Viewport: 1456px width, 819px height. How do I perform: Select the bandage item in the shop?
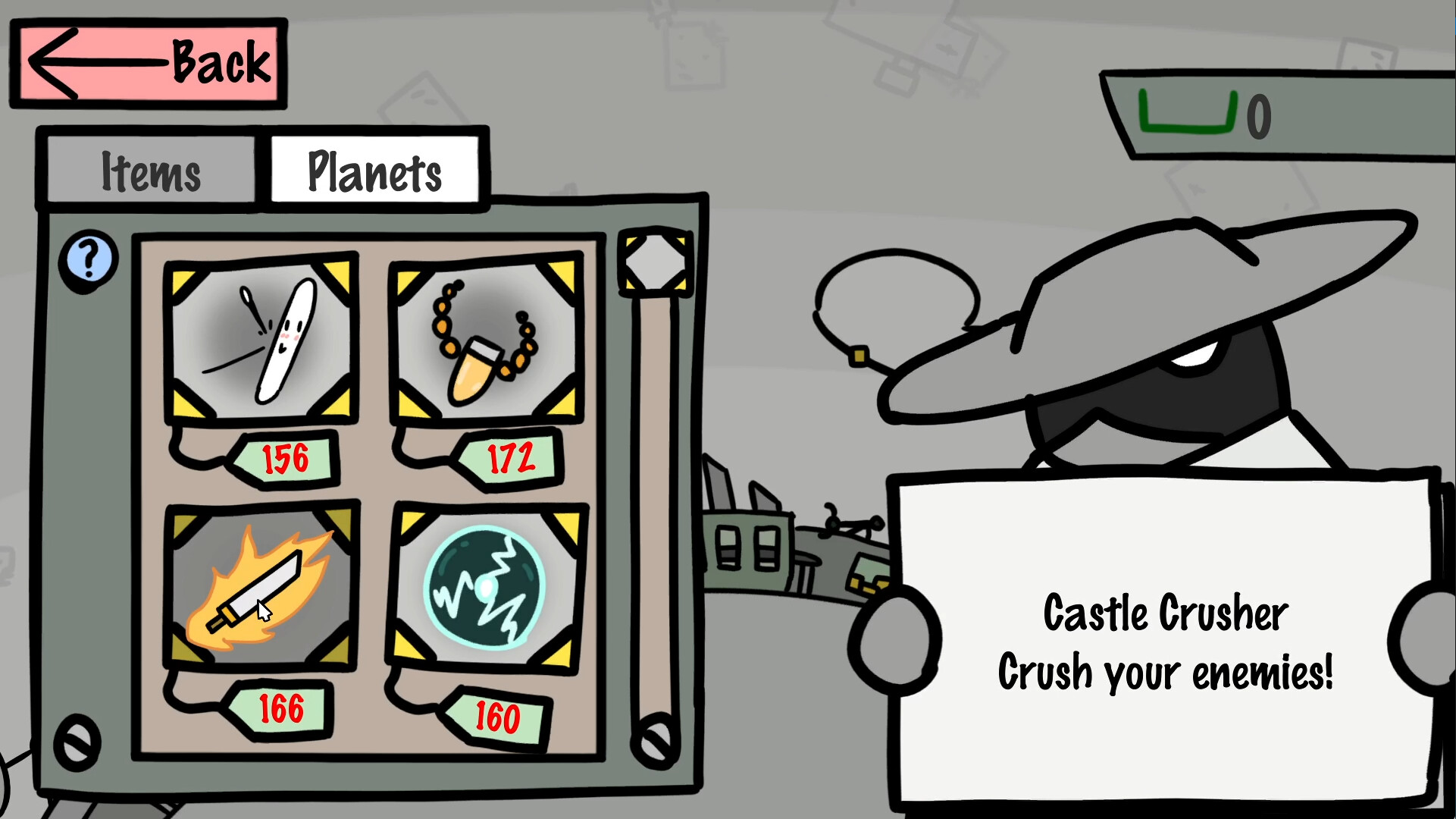[261, 341]
